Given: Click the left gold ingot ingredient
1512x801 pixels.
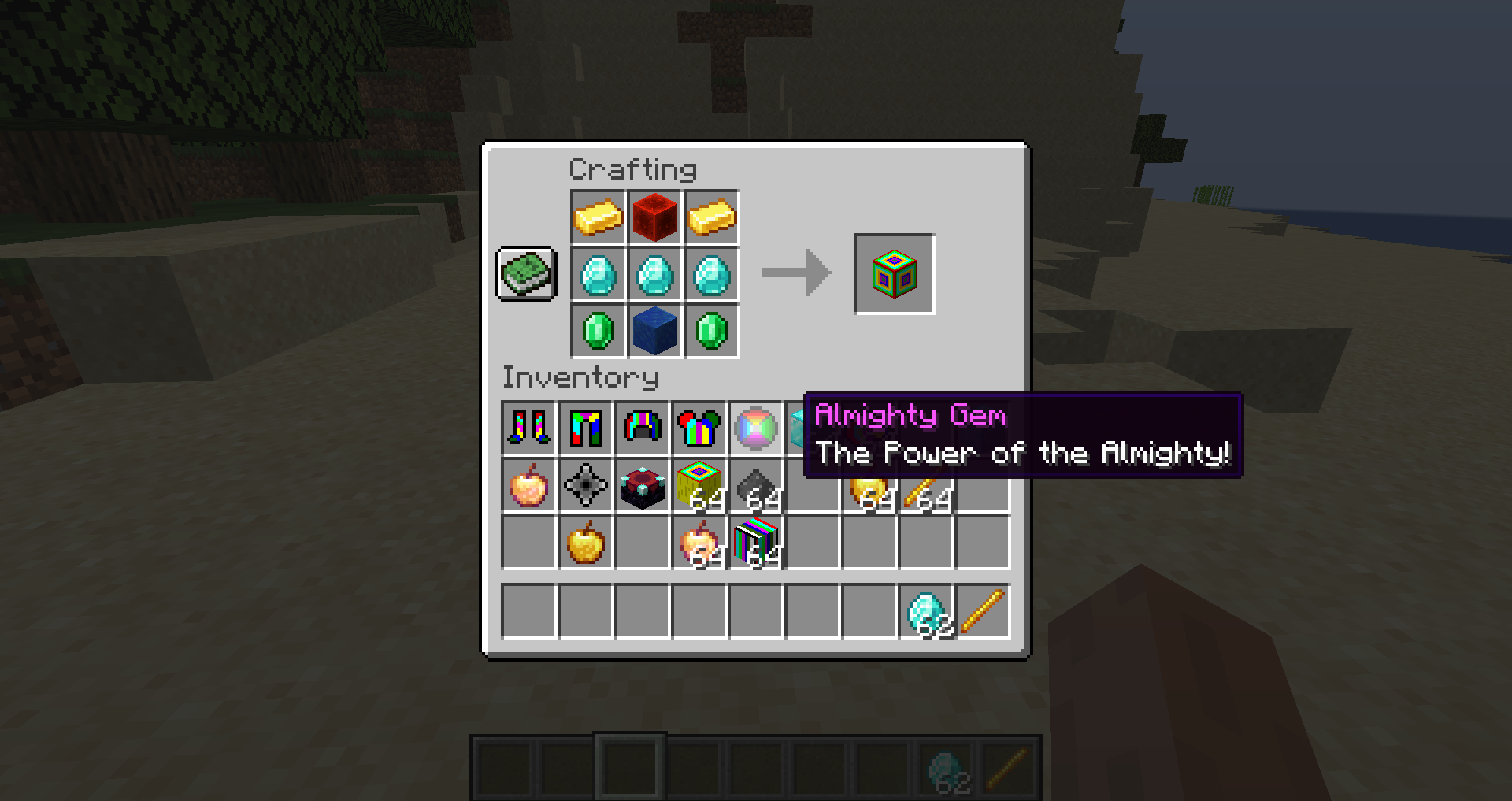Looking at the screenshot, I should 596,217.
